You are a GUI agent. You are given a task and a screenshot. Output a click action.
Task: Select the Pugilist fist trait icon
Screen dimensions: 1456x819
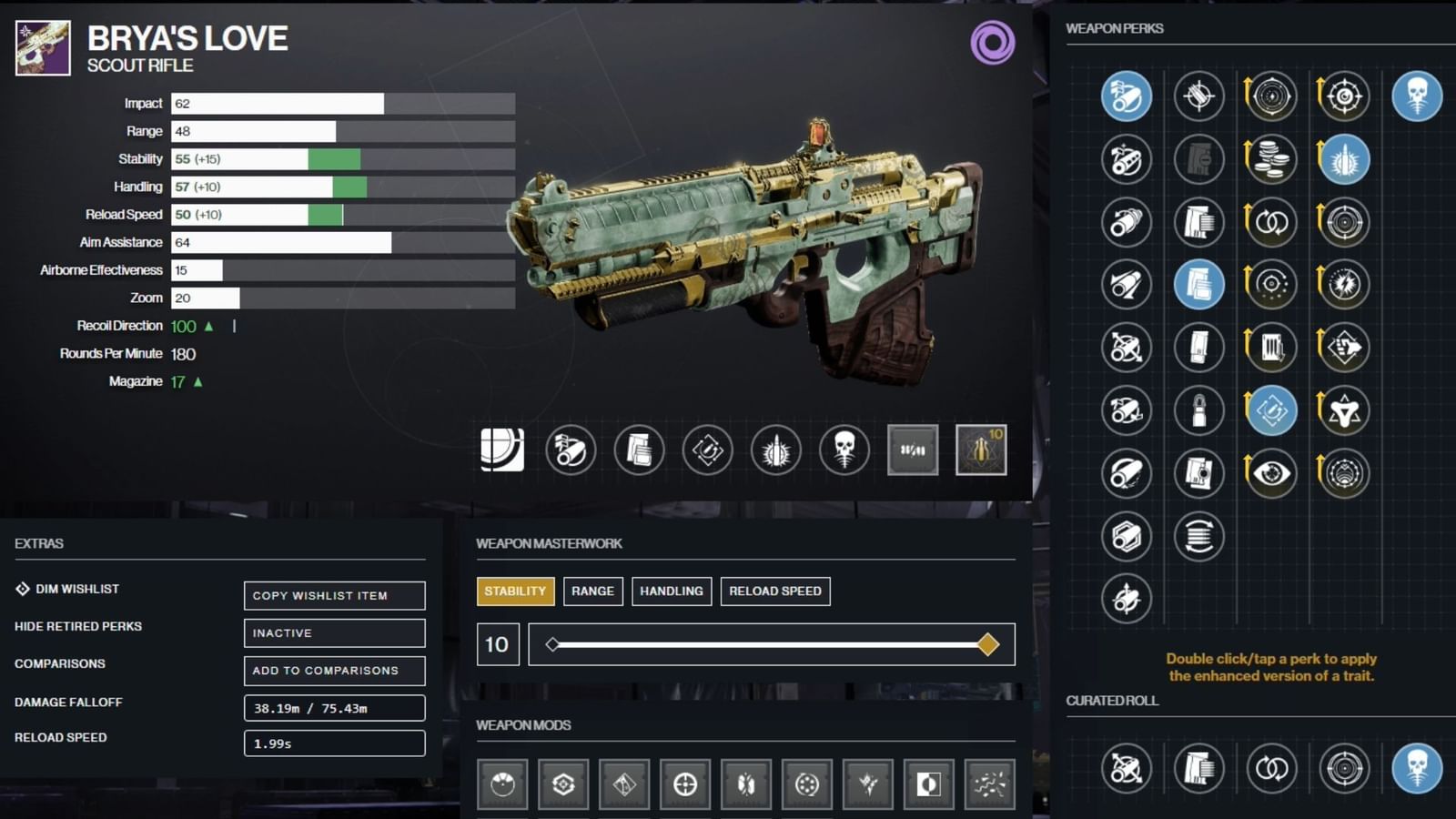point(1343,346)
